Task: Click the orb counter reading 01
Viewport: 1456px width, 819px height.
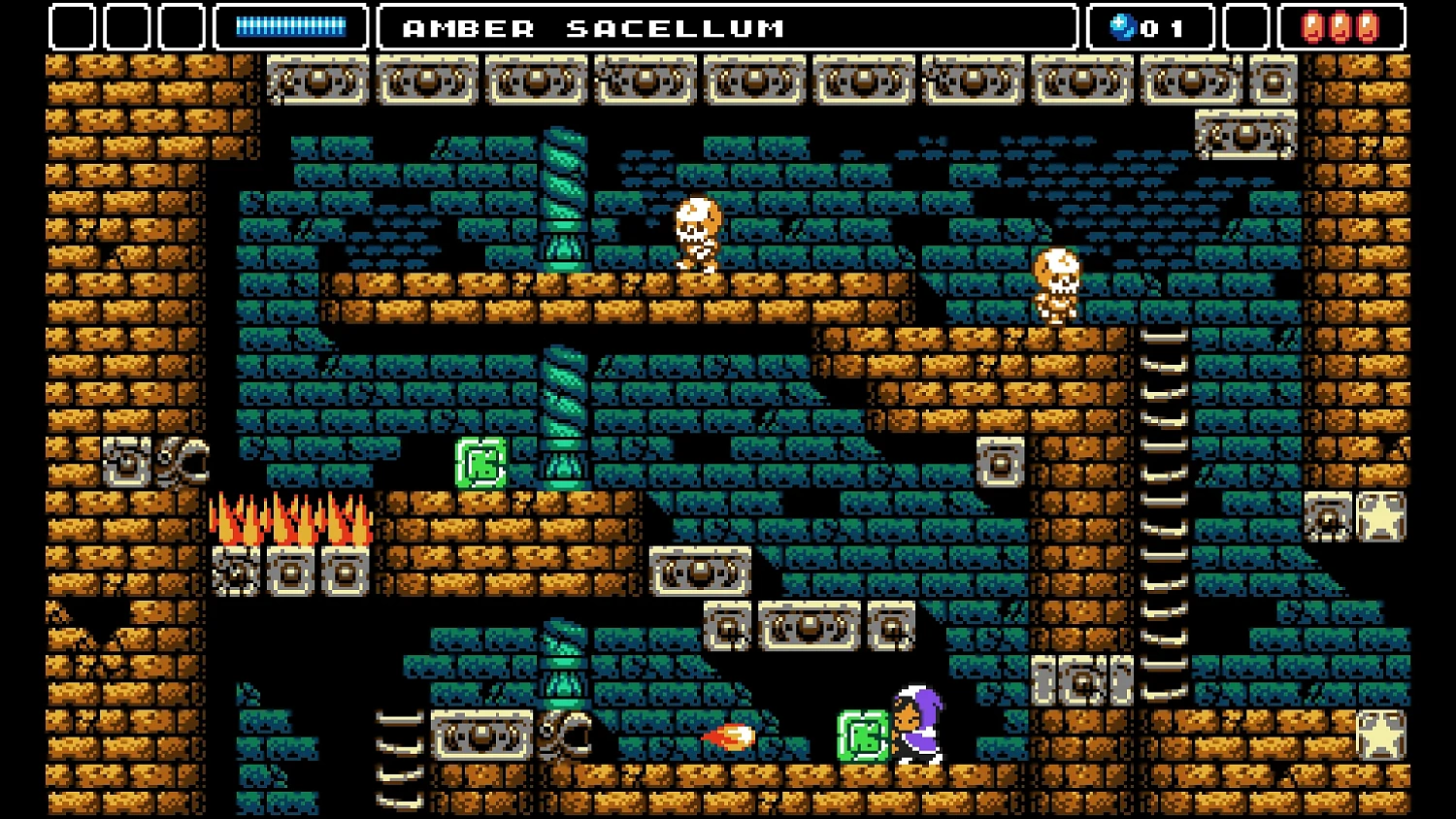Action: [1150, 27]
